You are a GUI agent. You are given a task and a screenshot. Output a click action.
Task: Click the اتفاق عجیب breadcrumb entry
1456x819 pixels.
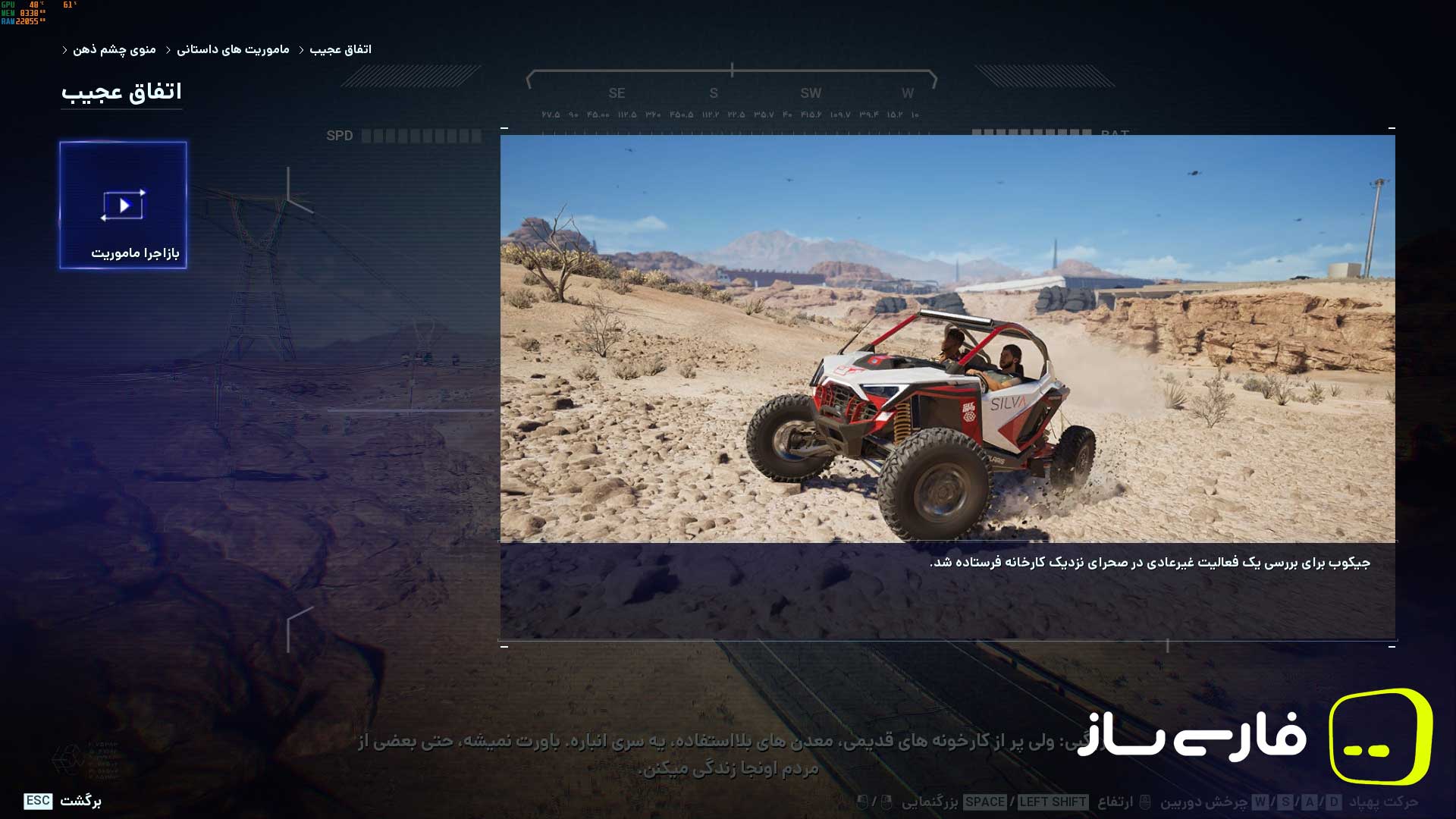pos(340,49)
